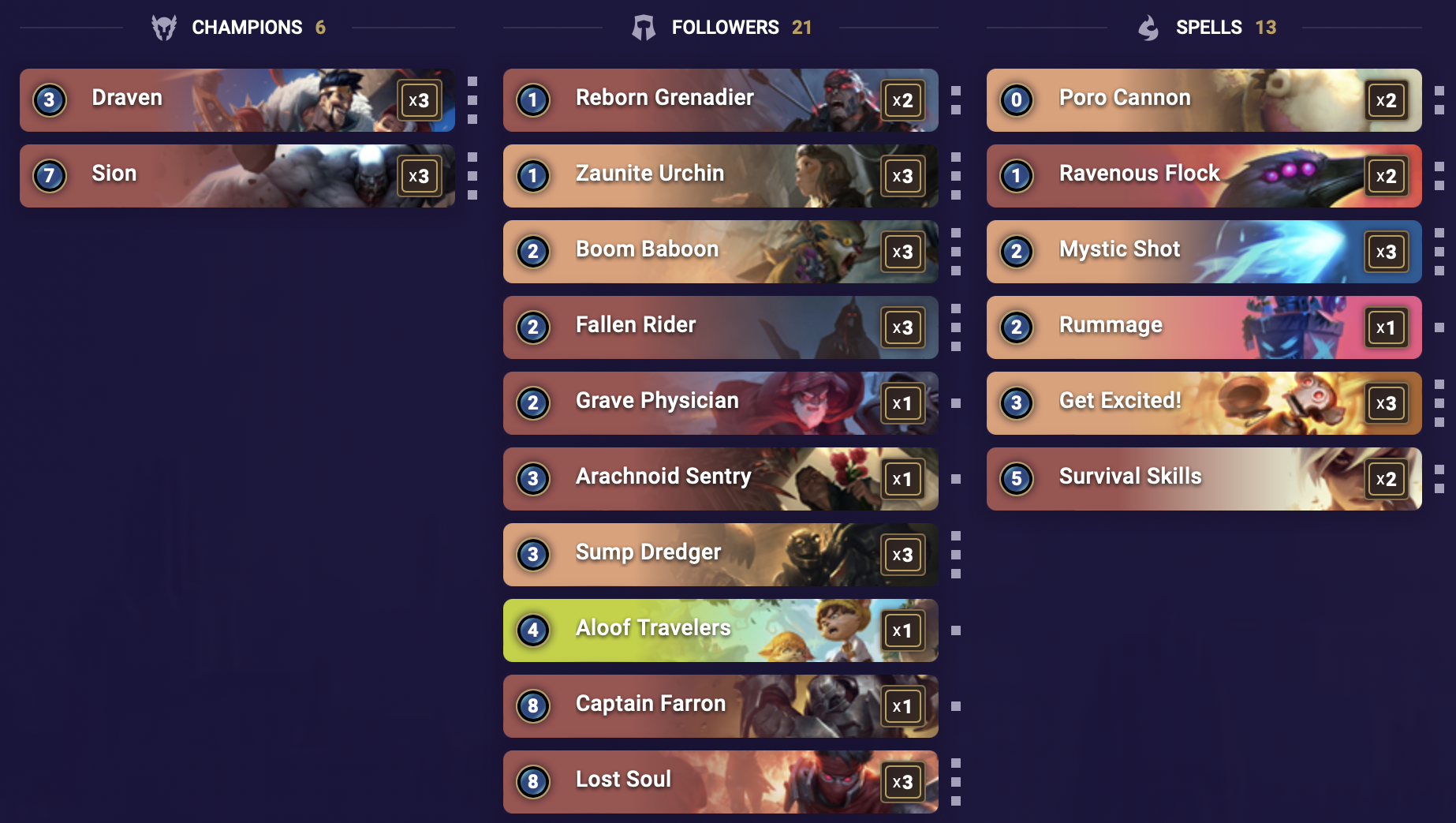Select the Survival Skills spell
The width and height of the screenshot is (1456, 823).
click(x=1204, y=479)
